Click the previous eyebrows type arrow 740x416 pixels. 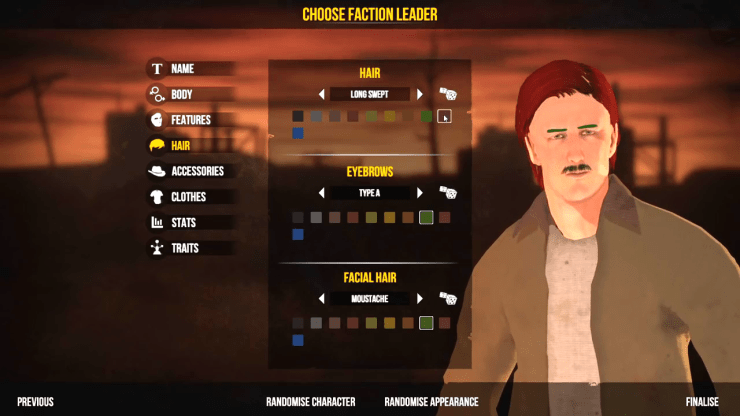322,192
